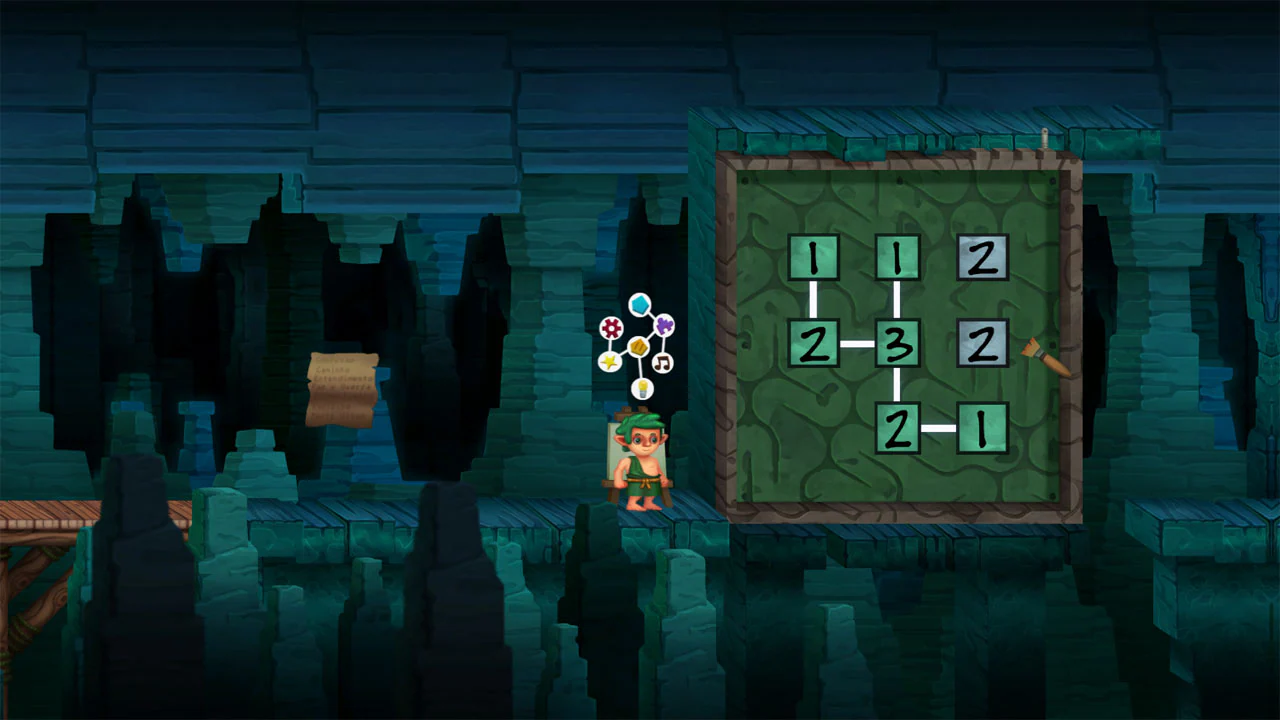
Task: Toggle the link between the 2 and 3 tiles
Action: [x=858, y=344]
